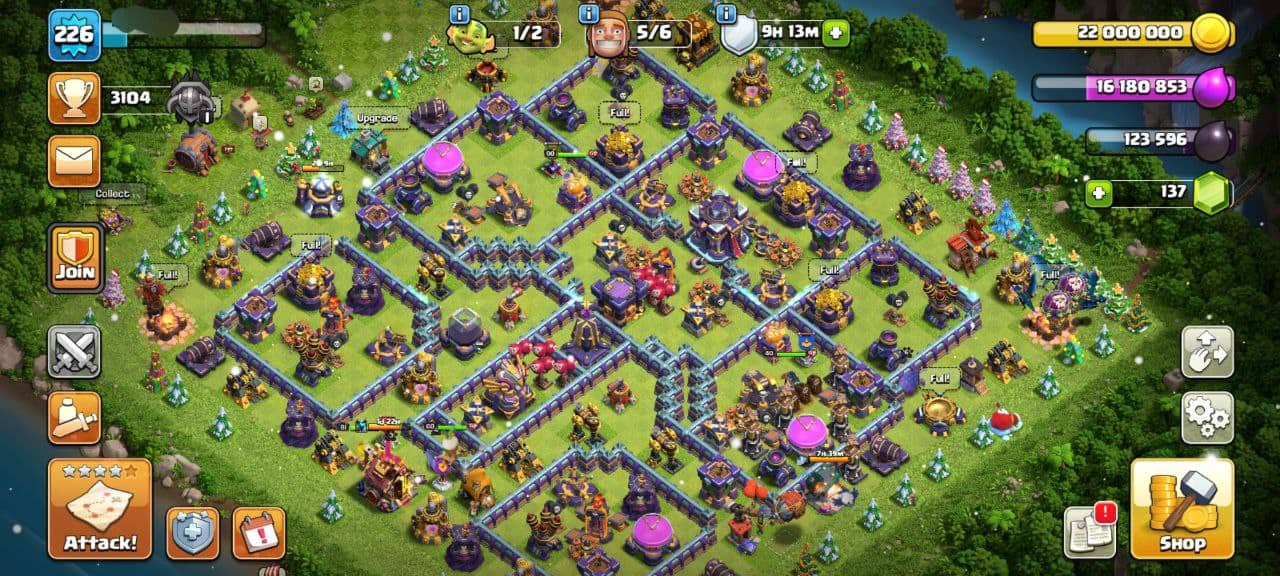This screenshot has height=576, width=1280.
Task: Show info for builders 5/6
Action: click(589, 14)
